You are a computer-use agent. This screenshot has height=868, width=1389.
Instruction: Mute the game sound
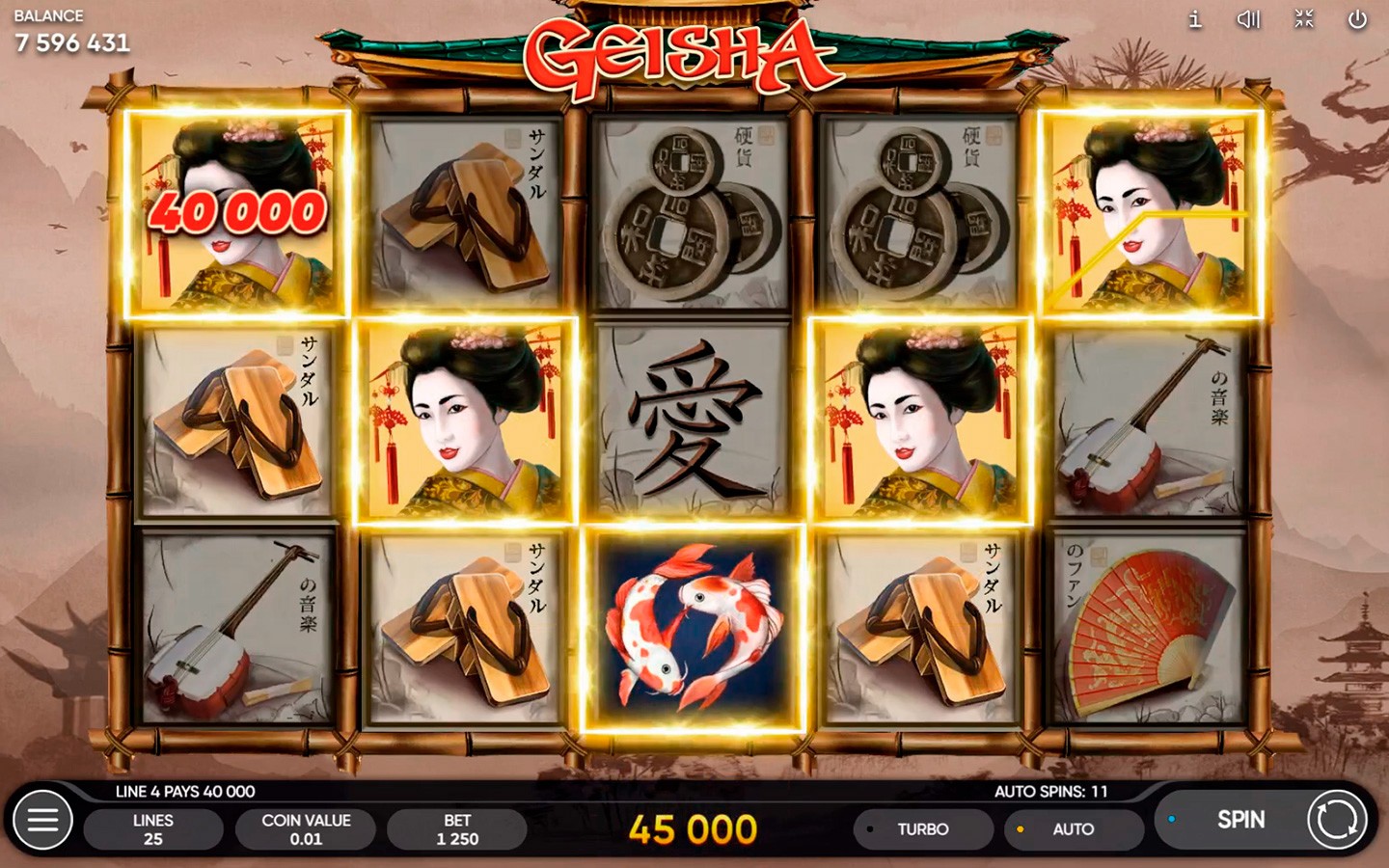[1249, 19]
